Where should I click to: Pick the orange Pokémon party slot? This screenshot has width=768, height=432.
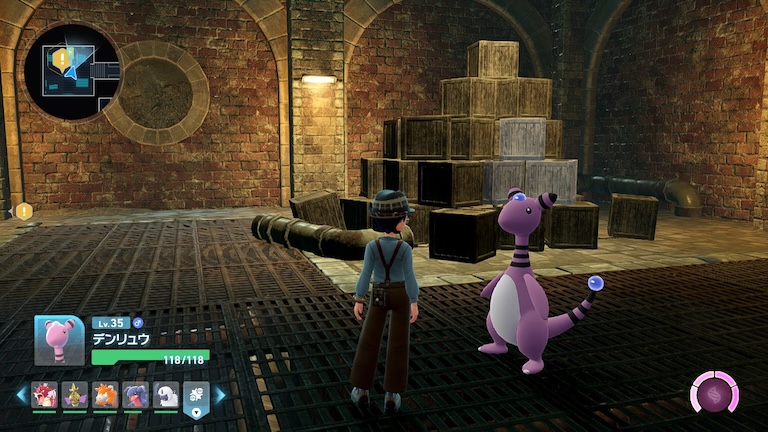[105, 395]
